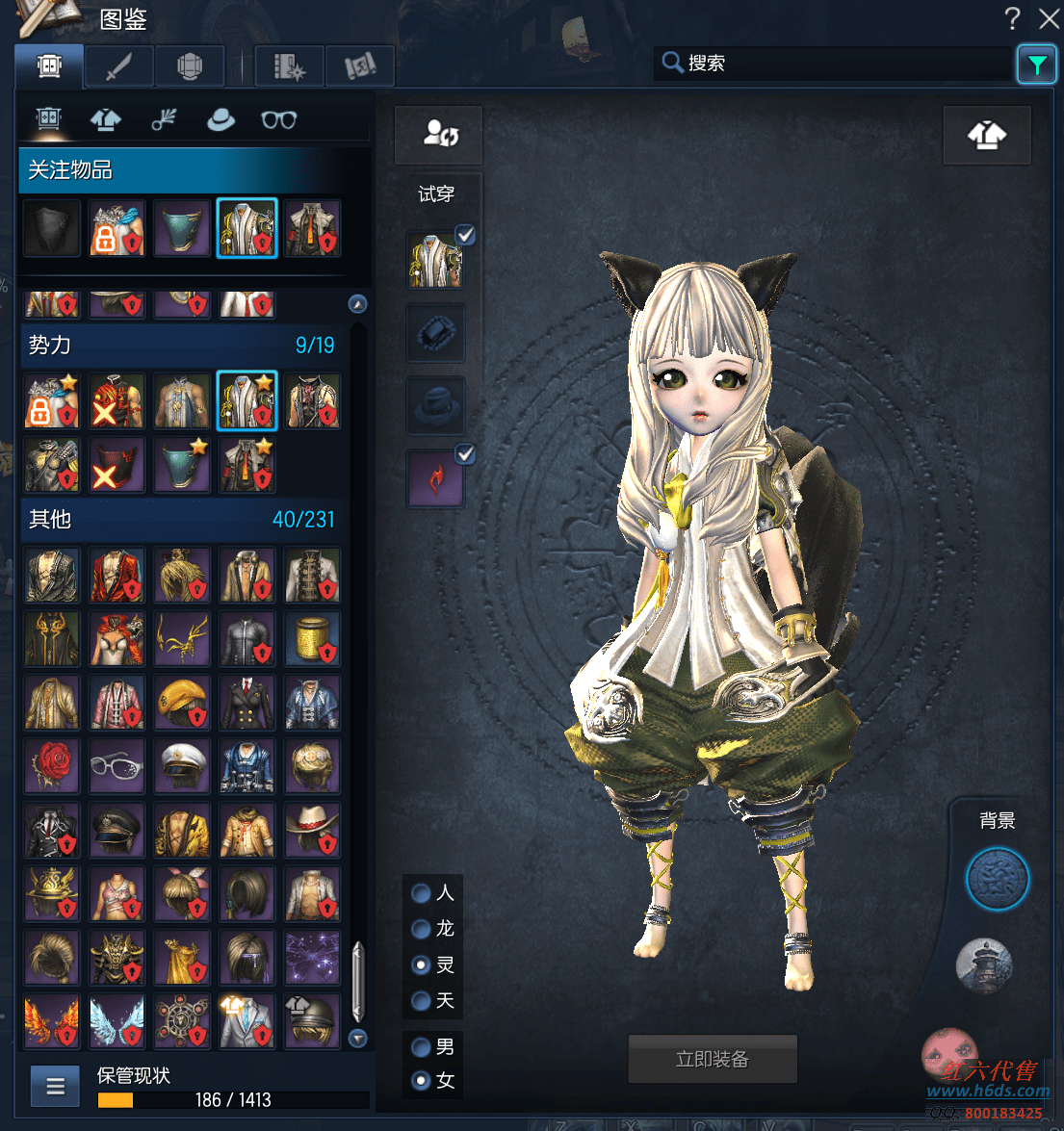
Task: Select the red rose item slot
Action: click(52, 766)
